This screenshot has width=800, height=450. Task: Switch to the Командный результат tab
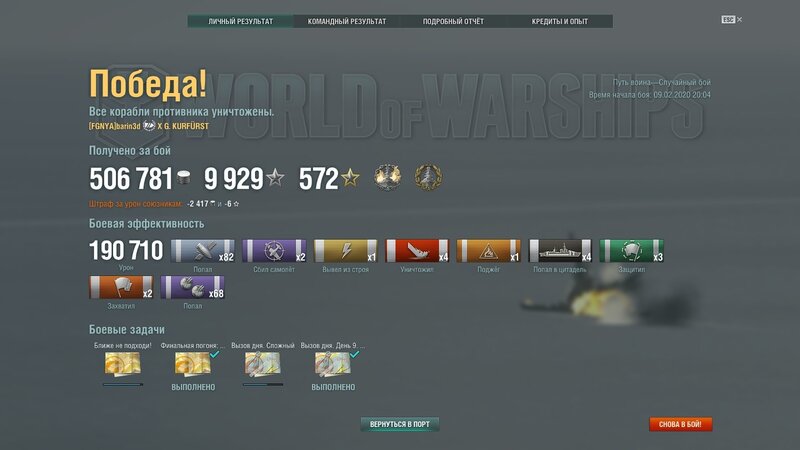[347, 21]
